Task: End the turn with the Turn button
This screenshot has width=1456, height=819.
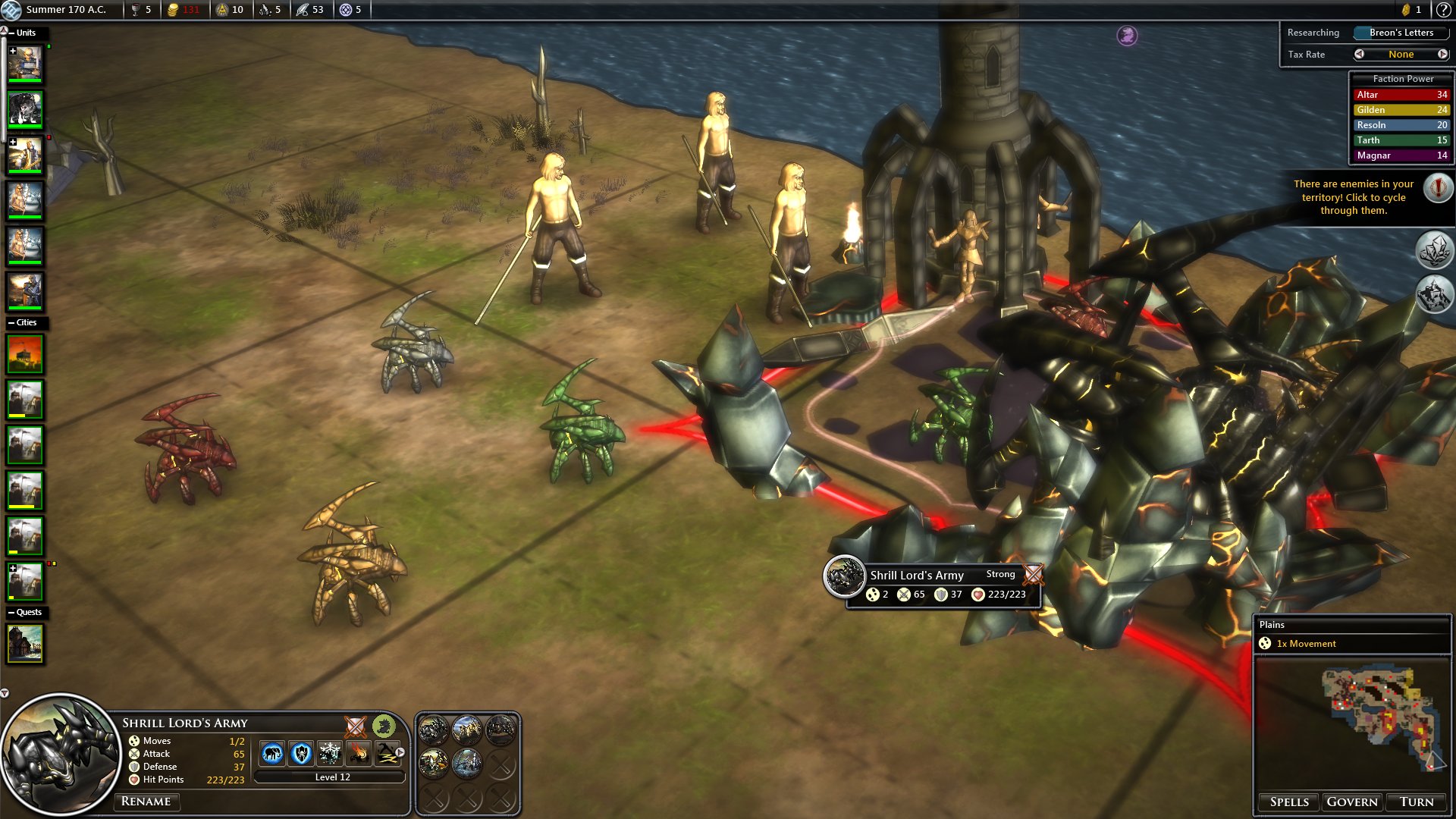Action: coord(1417,802)
